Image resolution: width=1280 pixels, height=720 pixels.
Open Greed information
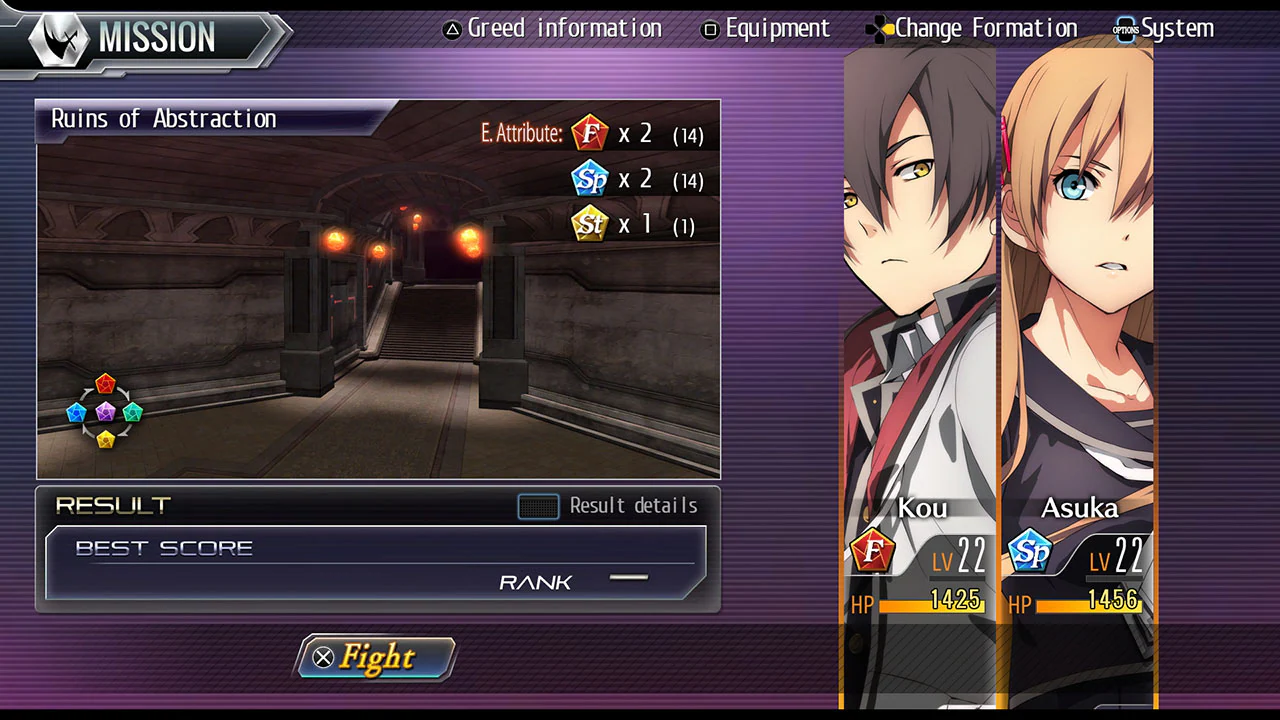[x=565, y=29]
